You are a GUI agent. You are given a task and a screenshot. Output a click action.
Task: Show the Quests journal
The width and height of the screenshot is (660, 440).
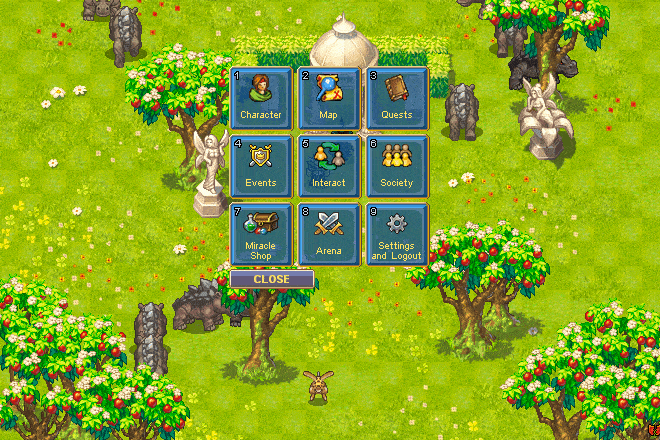pyautogui.click(x=397, y=98)
